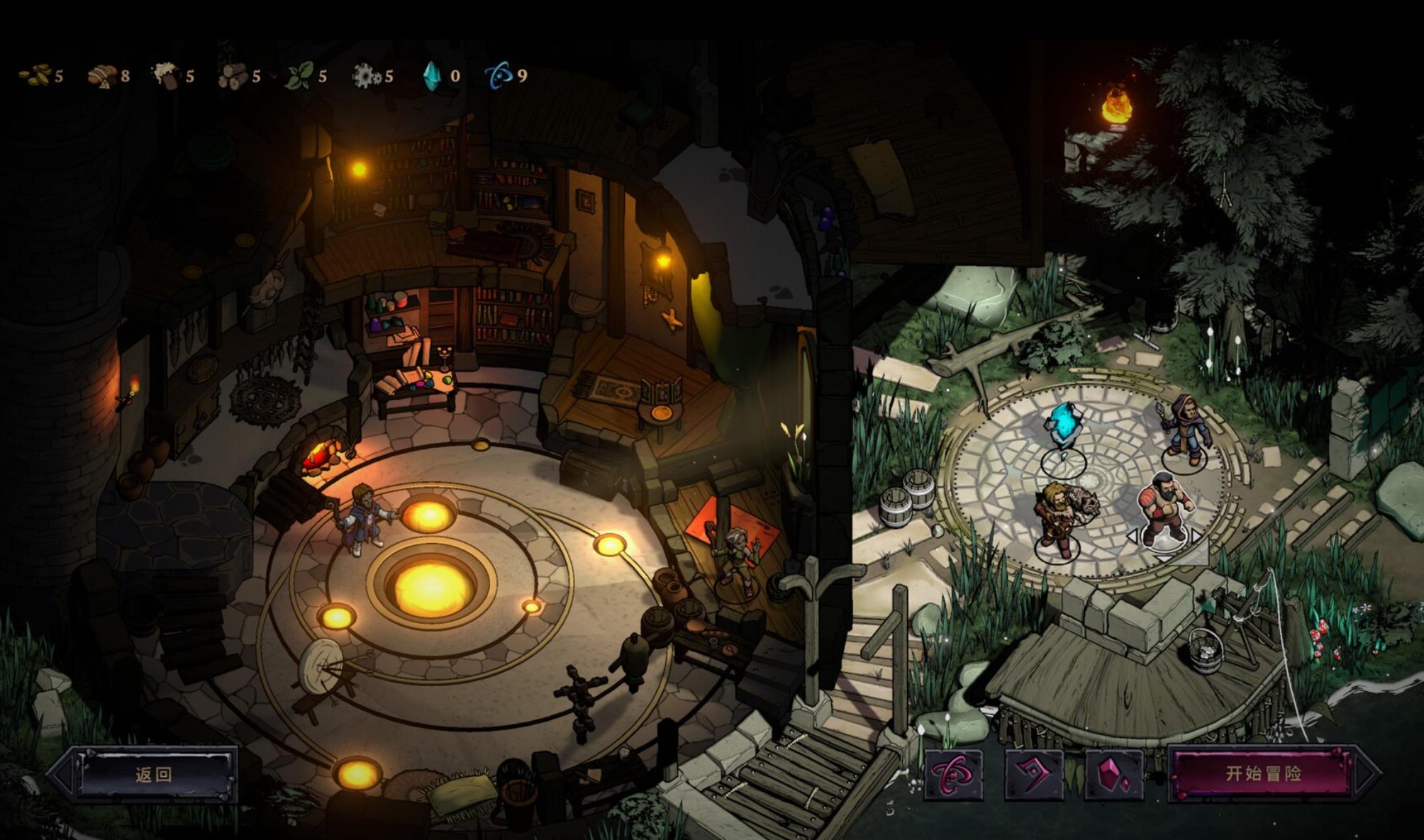Screen dimensions: 1424x840
Task: Open the pink crystal gem icon
Action: coord(1113,774)
